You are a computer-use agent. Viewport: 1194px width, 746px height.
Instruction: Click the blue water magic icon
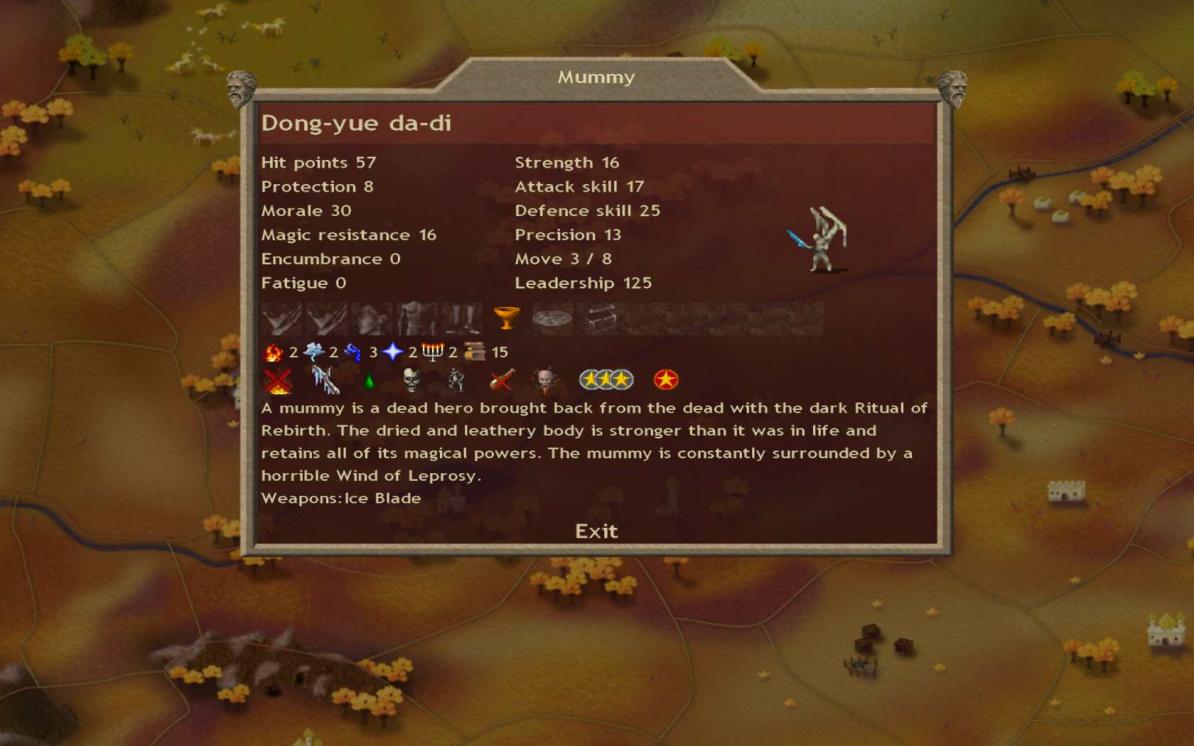pyautogui.click(x=353, y=352)
